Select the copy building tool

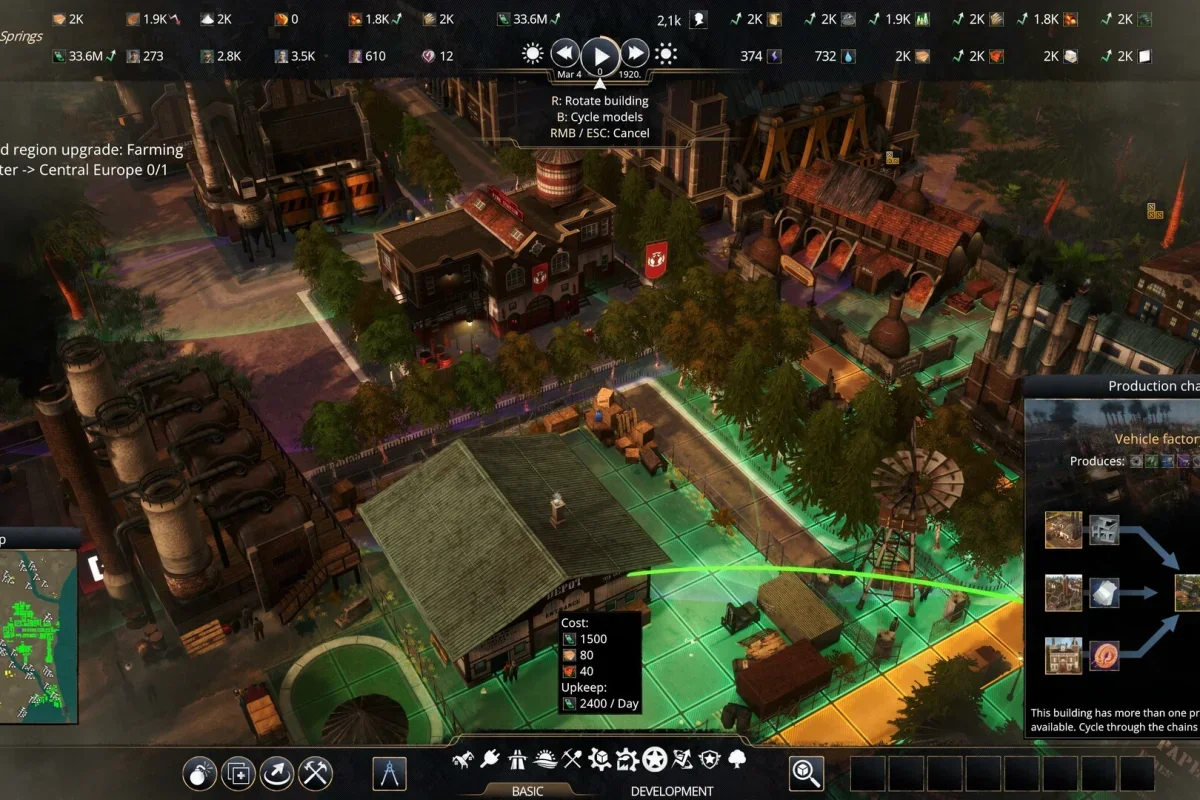coord(239,772)
